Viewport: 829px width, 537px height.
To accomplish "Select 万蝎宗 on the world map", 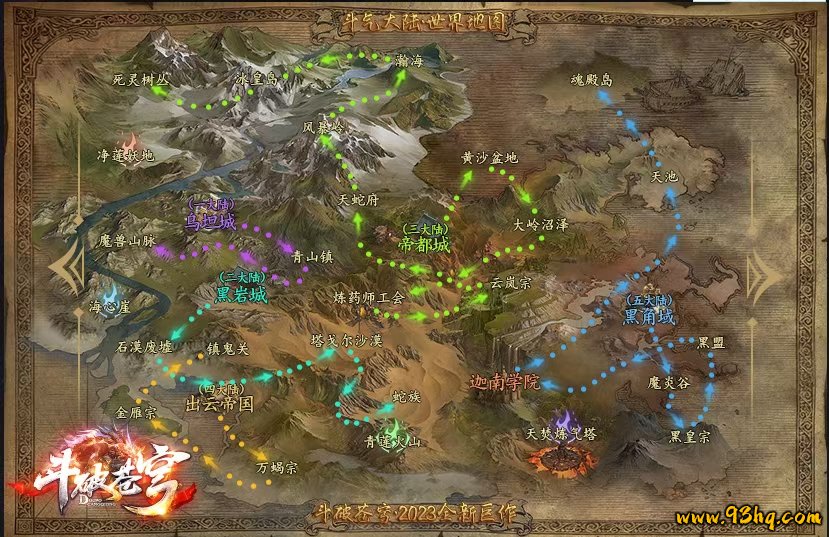I will (277, 467).
